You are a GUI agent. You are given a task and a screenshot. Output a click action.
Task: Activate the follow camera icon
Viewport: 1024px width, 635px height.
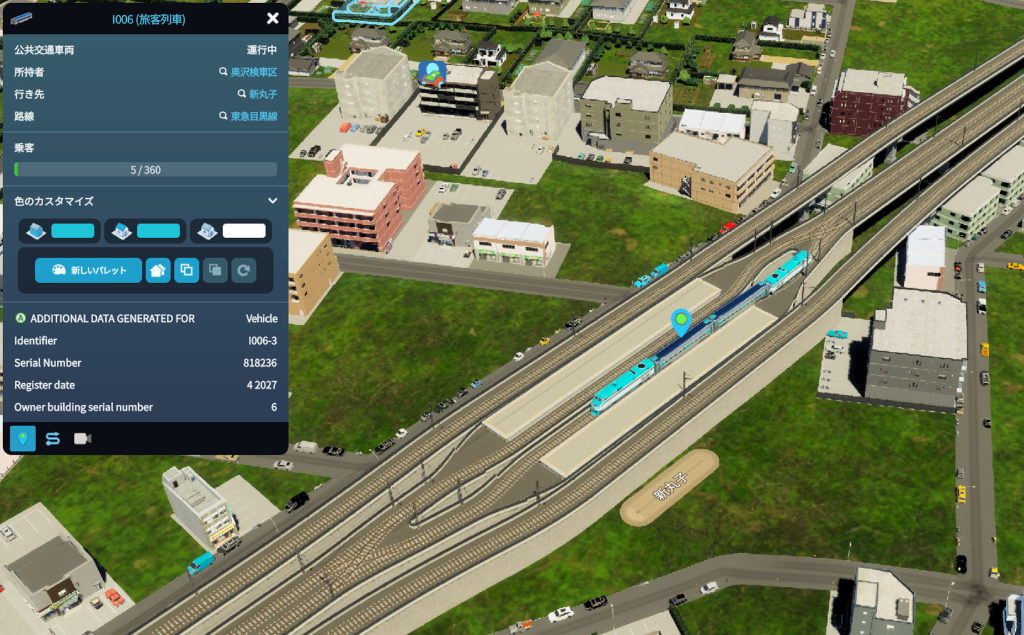coord(82,438)
